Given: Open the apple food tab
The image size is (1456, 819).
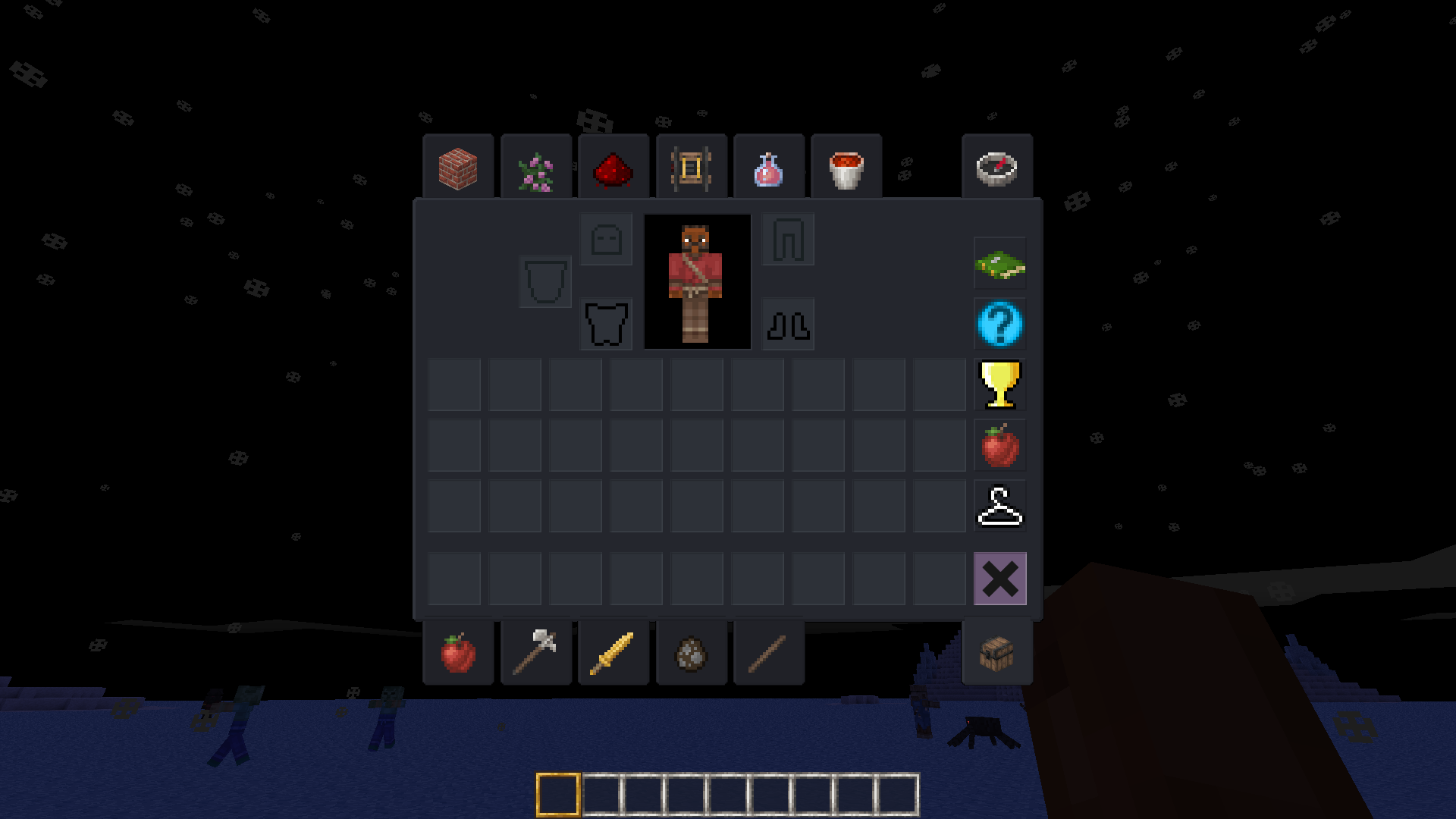Looking at the screenshot, I should [458, 653].
